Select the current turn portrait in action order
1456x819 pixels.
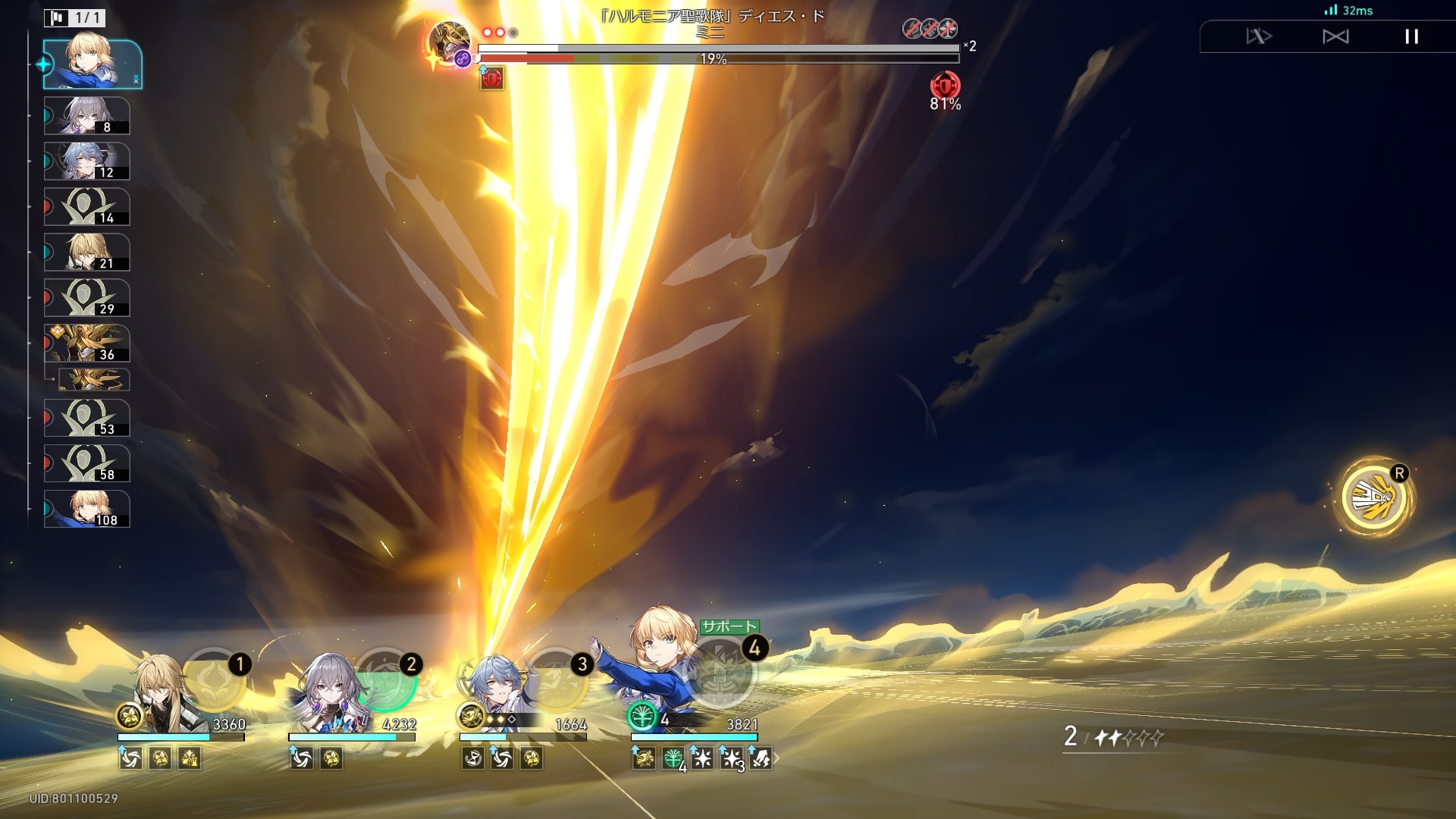93,64
